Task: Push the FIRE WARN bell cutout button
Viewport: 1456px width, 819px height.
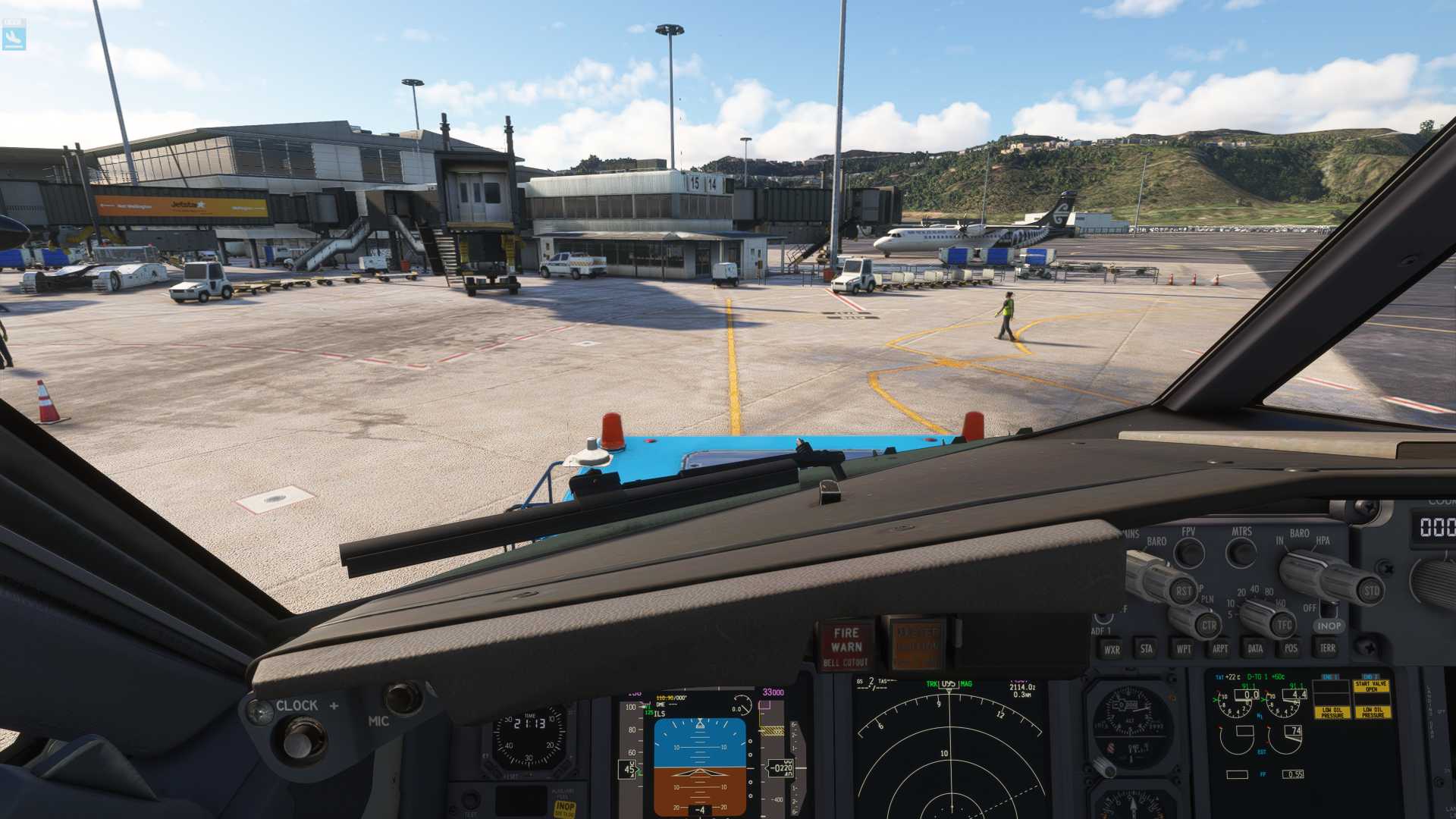Action: pyautogui.click(x=846, y=645)
